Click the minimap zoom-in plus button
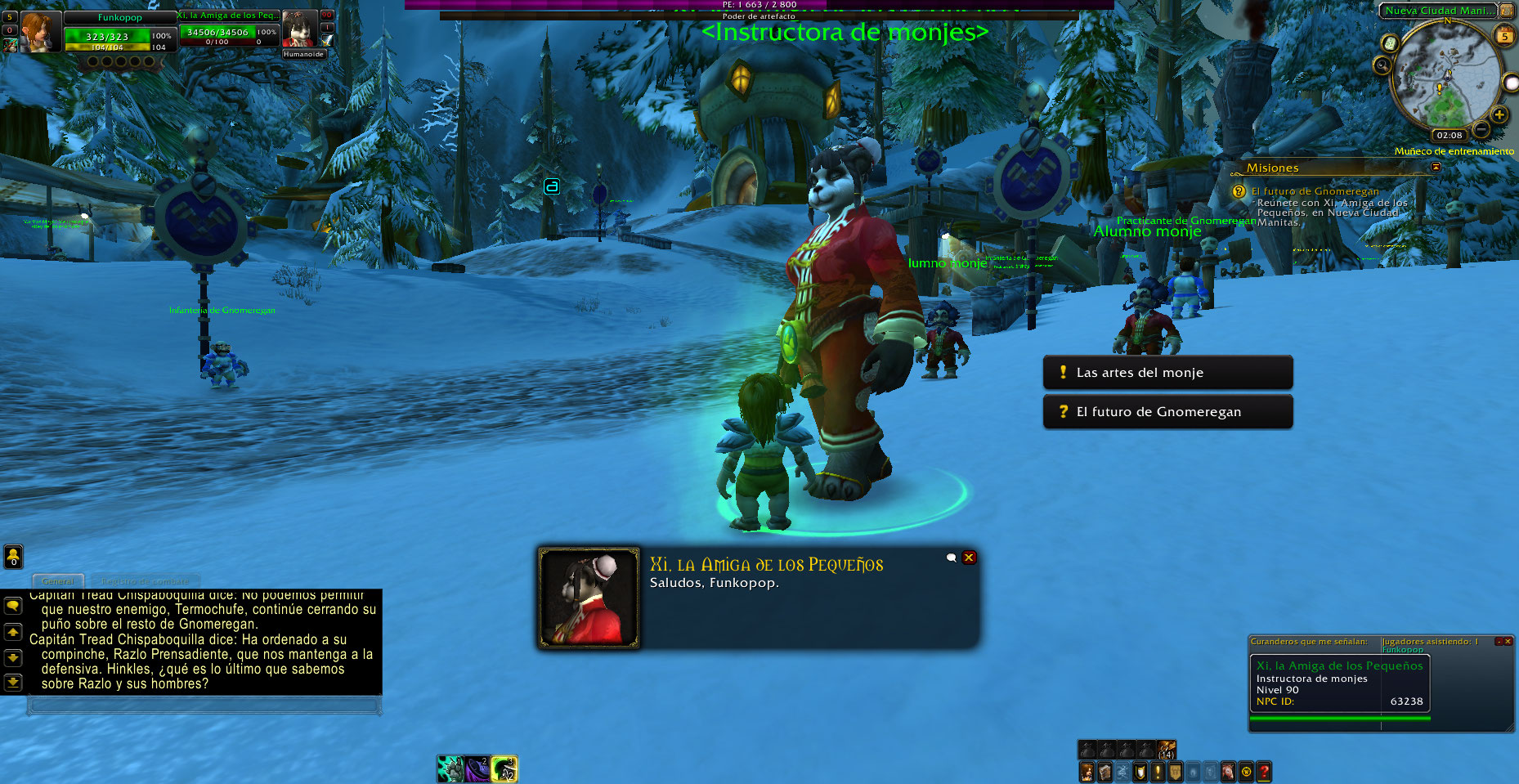The width and height of the screenshot is (1519, 784). coord(1499,114)
